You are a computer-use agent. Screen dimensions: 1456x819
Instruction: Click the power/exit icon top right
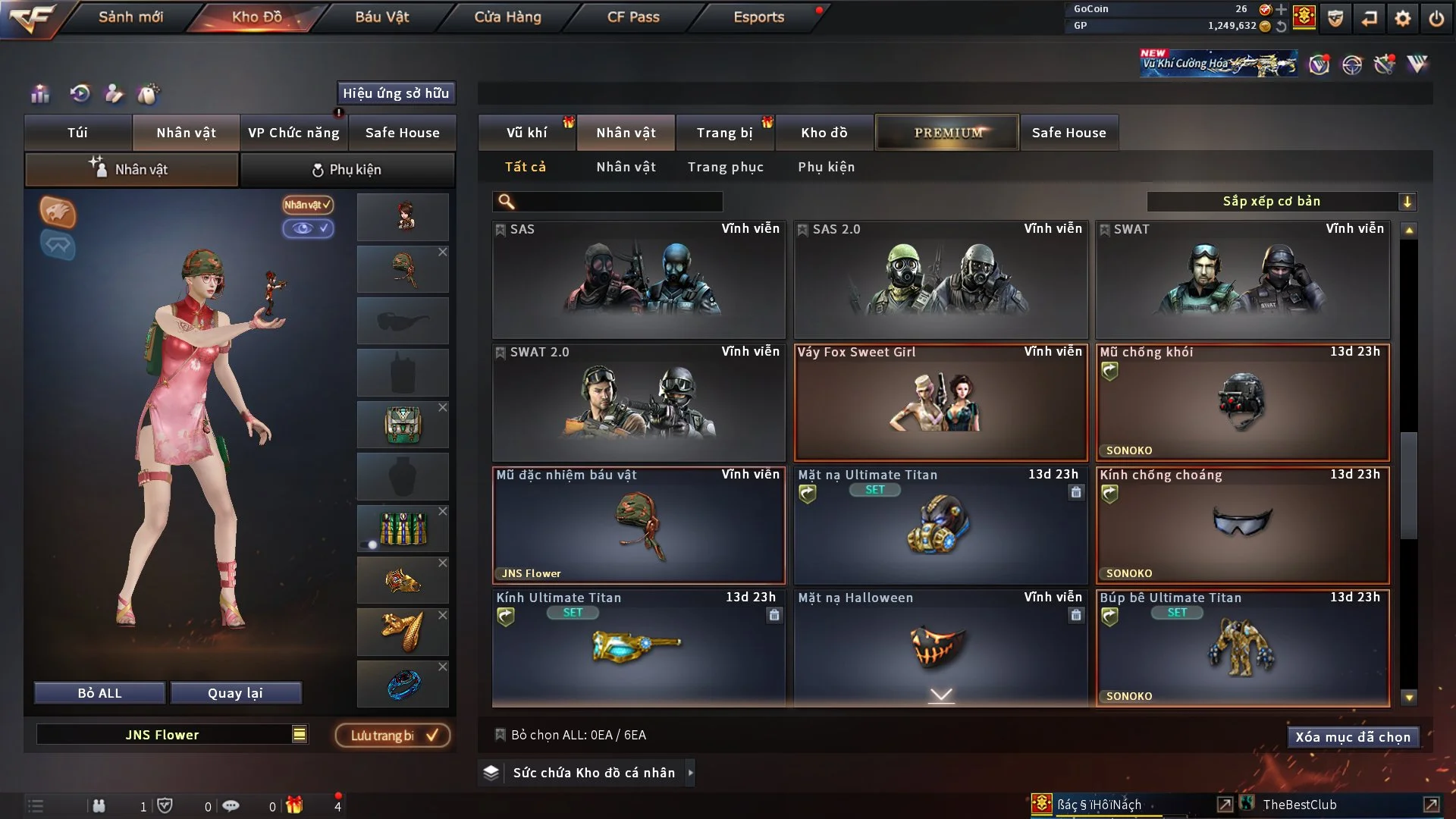point(1437,18)
